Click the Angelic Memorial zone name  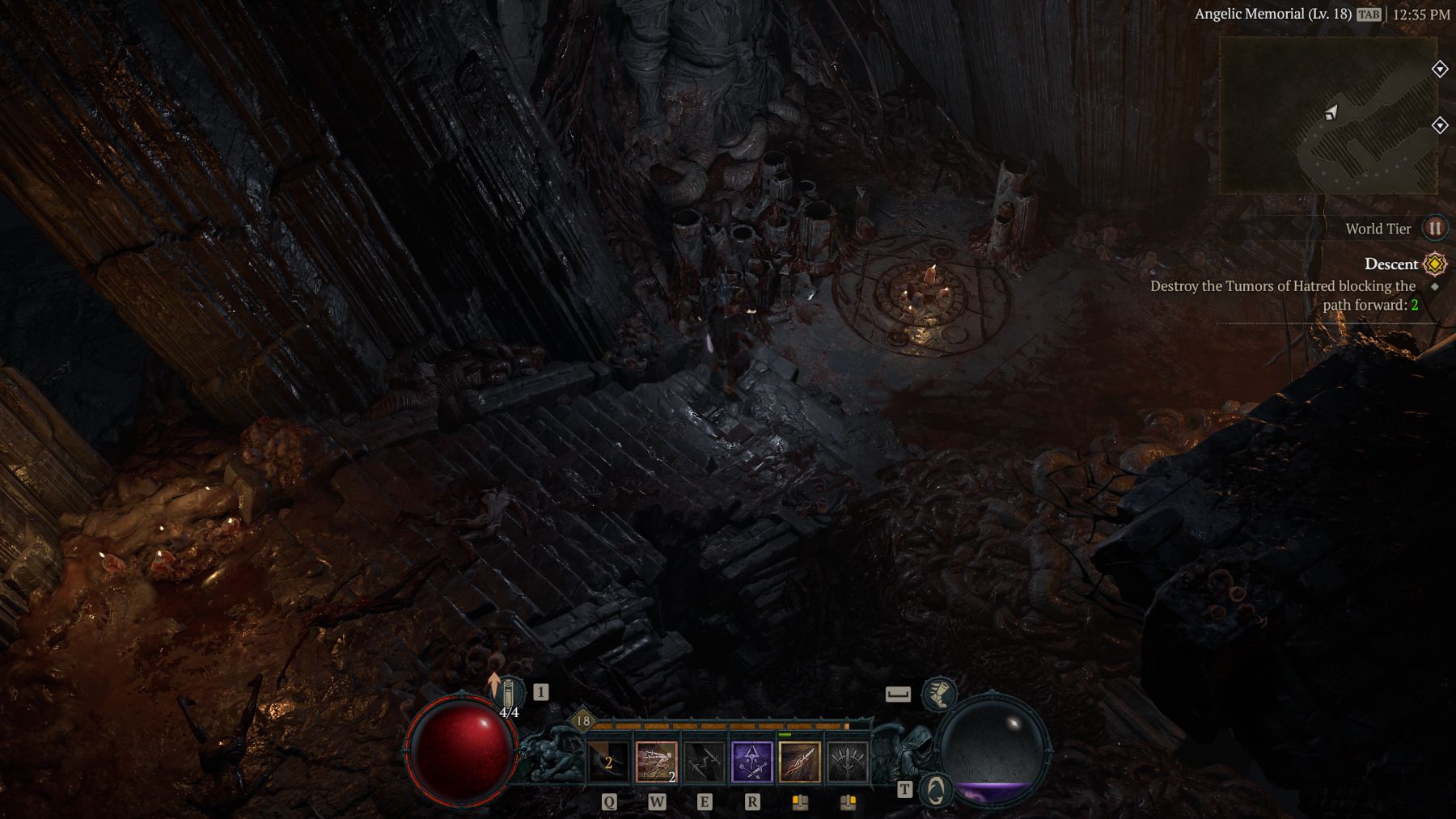click(x=1272, y=14)
